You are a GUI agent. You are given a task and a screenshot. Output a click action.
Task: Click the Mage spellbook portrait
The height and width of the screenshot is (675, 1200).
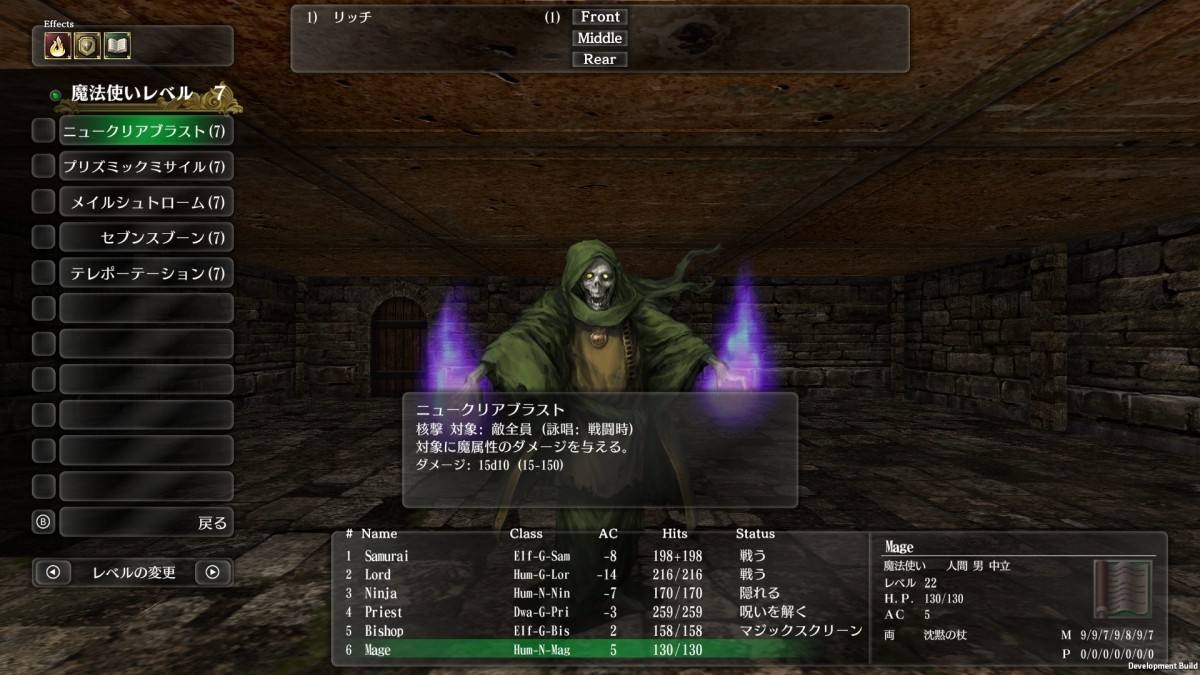coord(1122,590)
